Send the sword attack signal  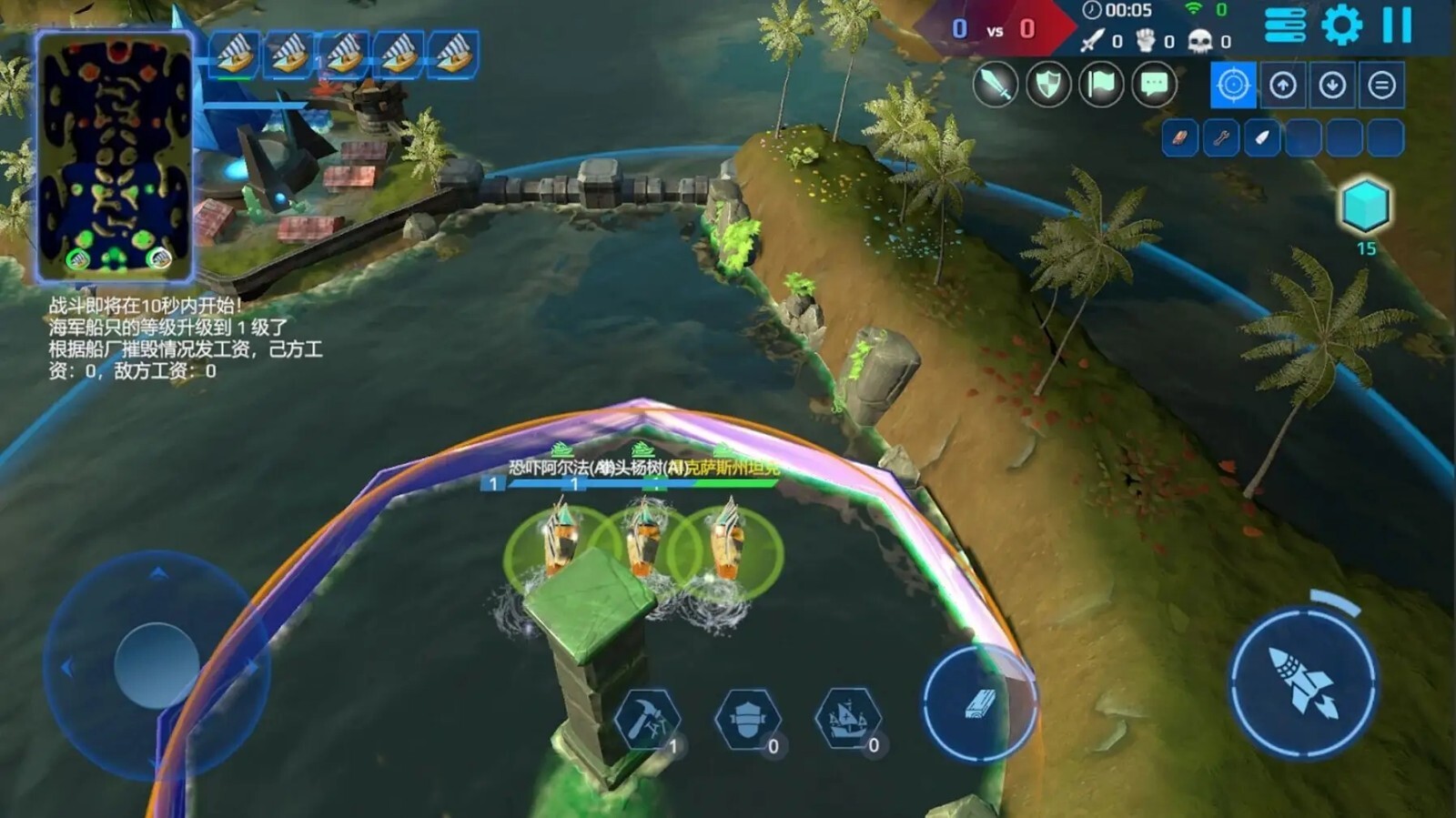pos(995,86)
